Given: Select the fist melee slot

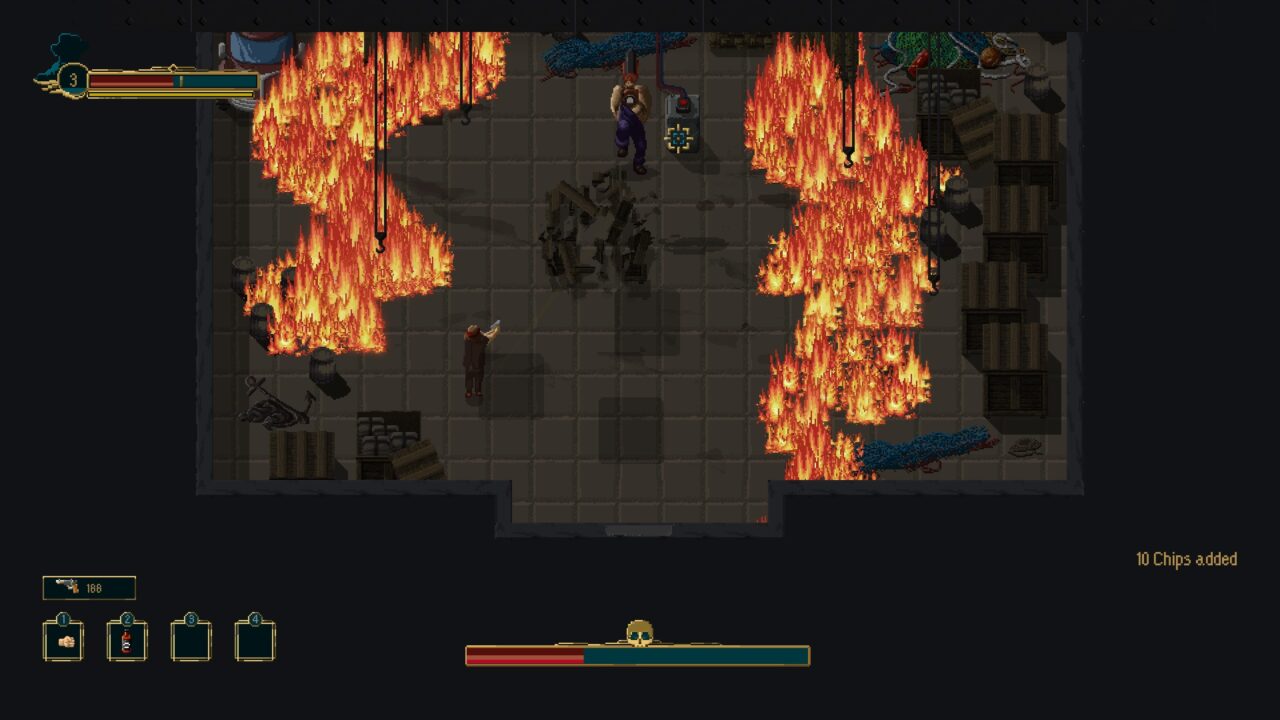Looking at the screenshot, I should click(x=63, y=641).
